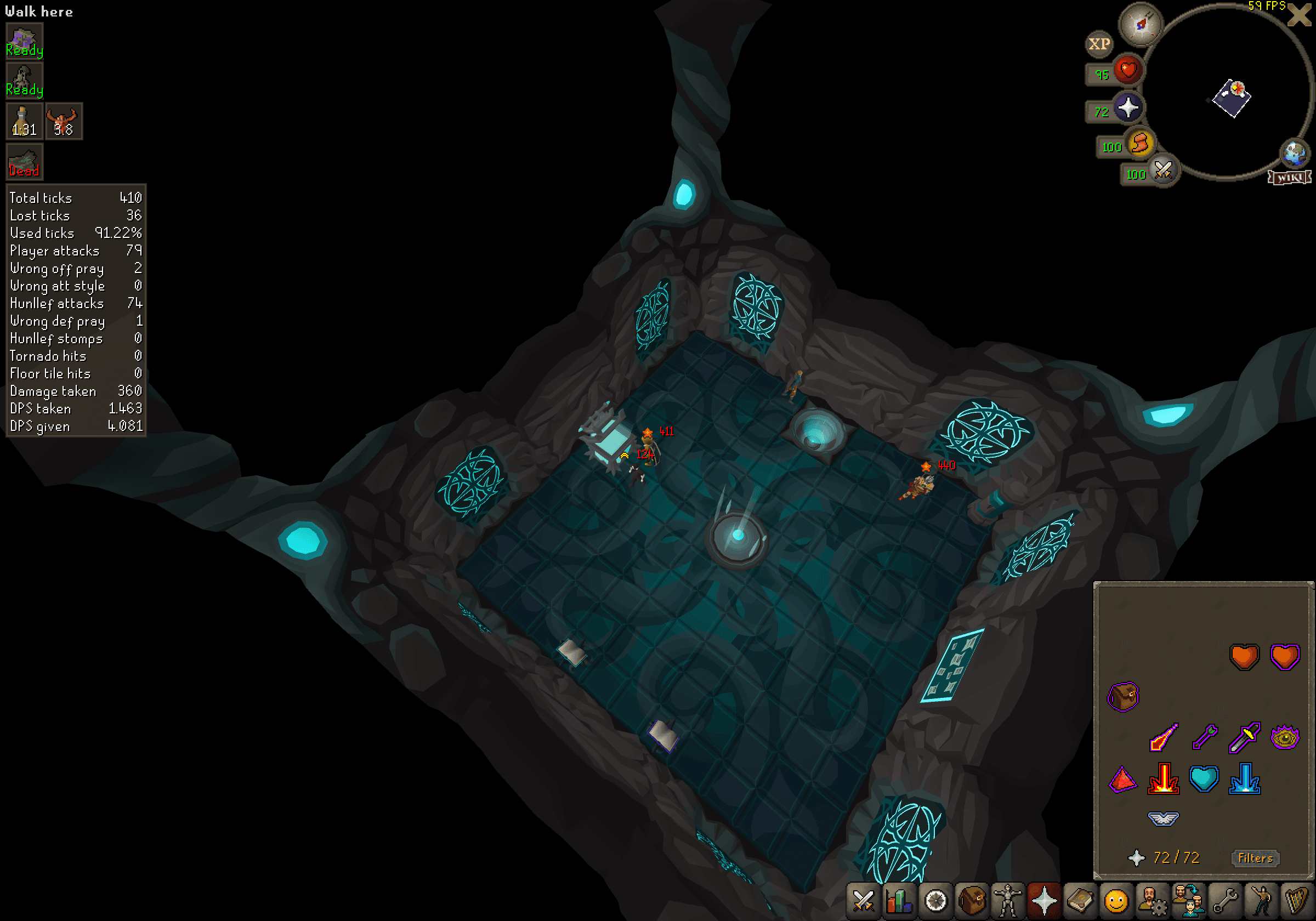Image resolution: width=1316 pixels, height=921 pixels.
Task: Click the health orb showing 95
Action: point(1130,71)
